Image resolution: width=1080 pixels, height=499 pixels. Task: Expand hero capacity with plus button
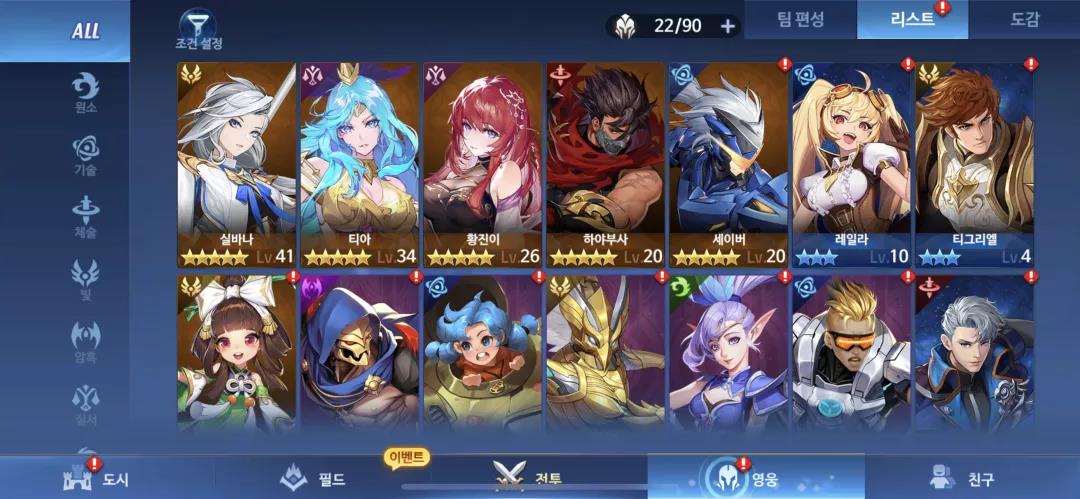coord(727,26)
